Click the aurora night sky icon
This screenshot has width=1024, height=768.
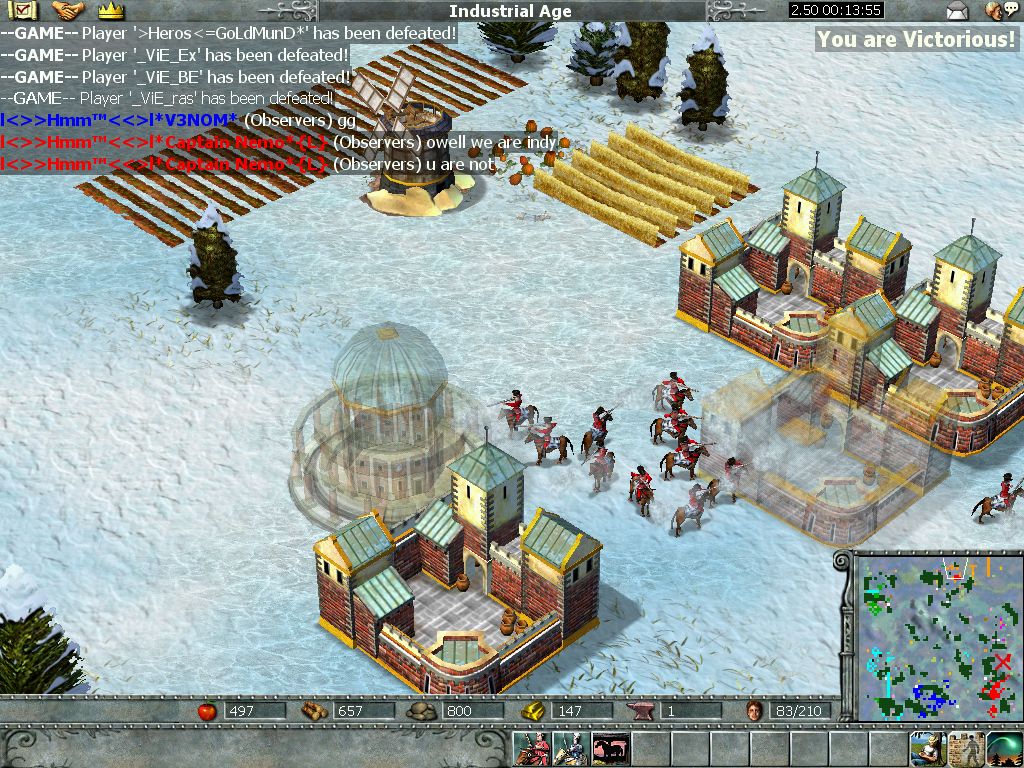tap(1003, 749)
